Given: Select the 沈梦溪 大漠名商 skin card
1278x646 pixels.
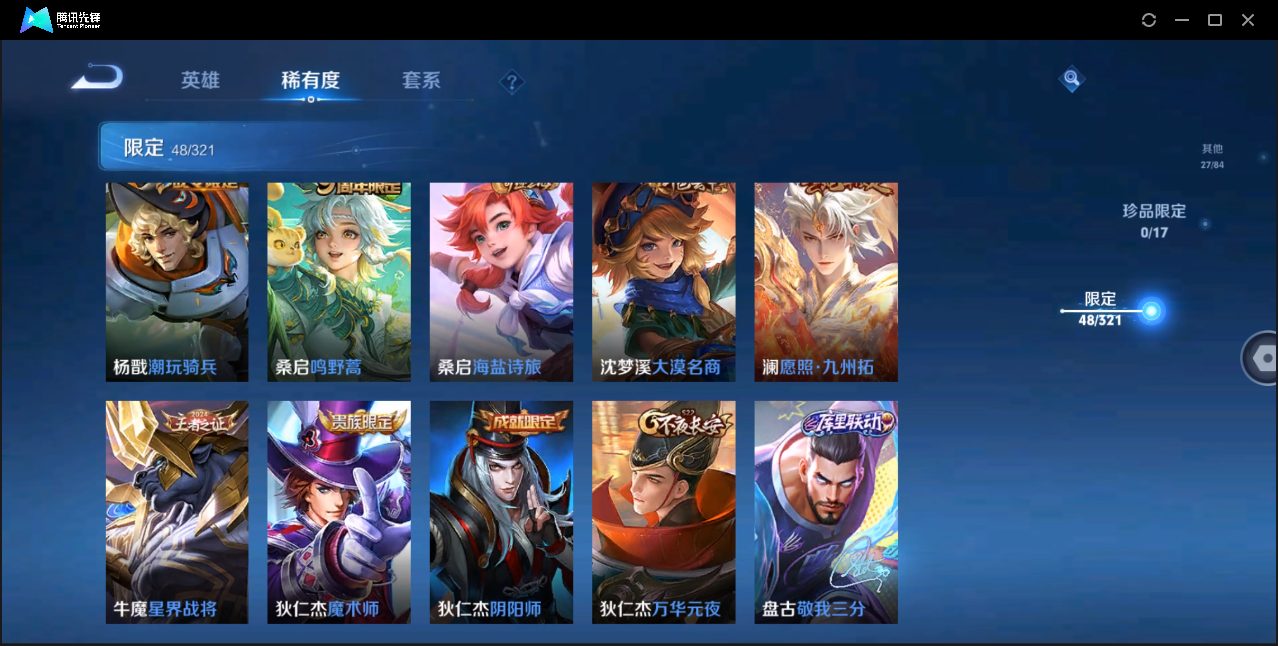Looking at the screenshot, I should [663, 282].
